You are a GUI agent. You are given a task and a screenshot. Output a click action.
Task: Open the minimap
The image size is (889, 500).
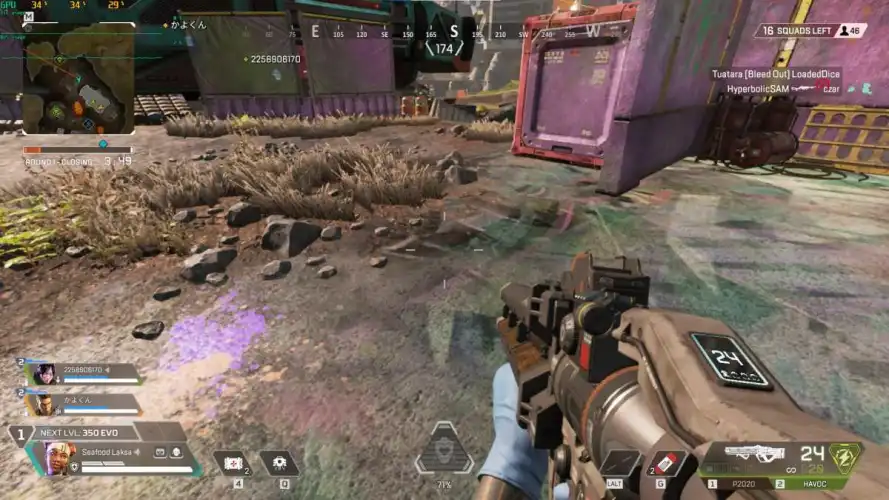click(x=78, y=79)
